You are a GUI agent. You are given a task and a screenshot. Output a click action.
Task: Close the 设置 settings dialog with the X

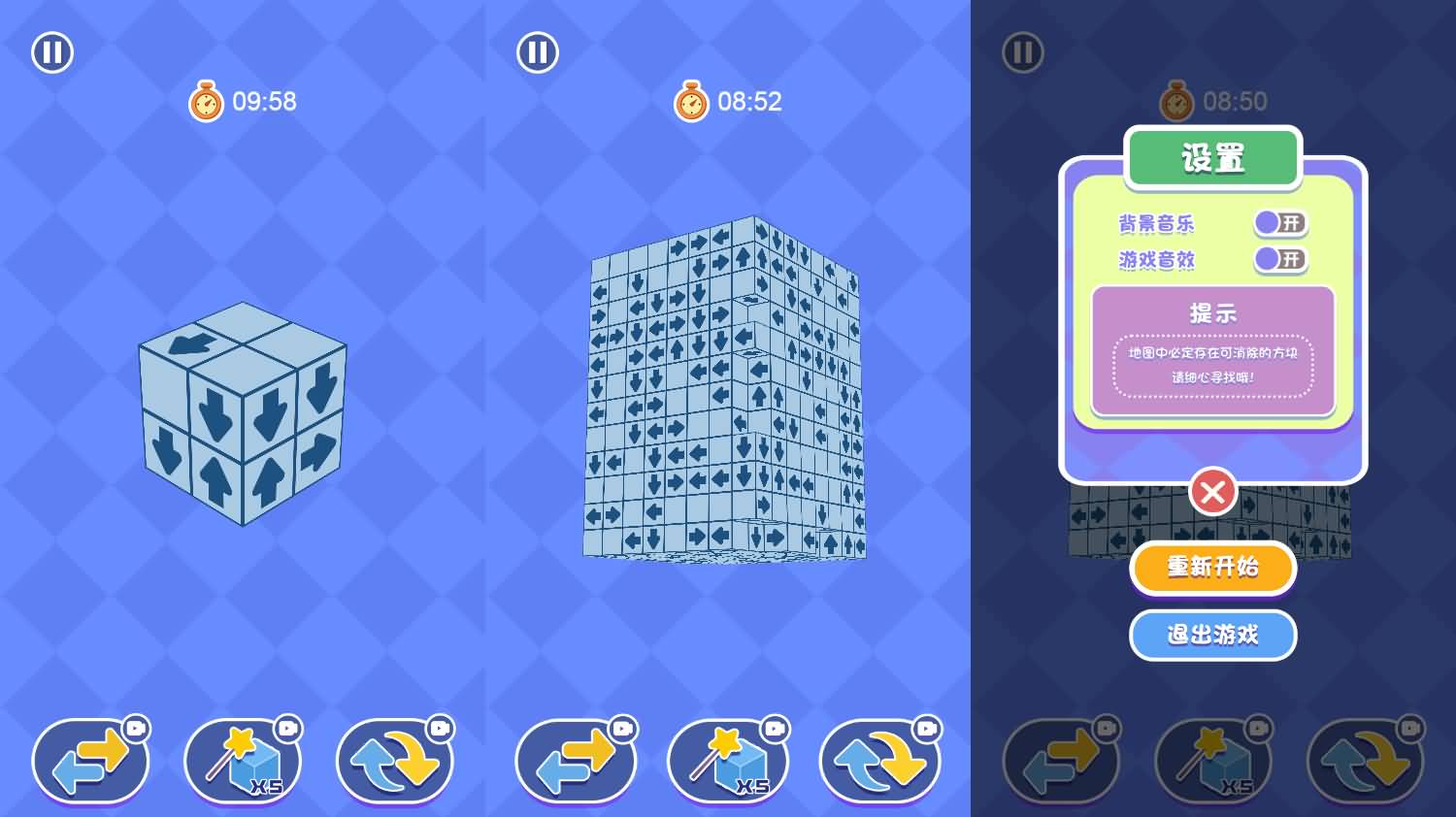[1212, 492]
